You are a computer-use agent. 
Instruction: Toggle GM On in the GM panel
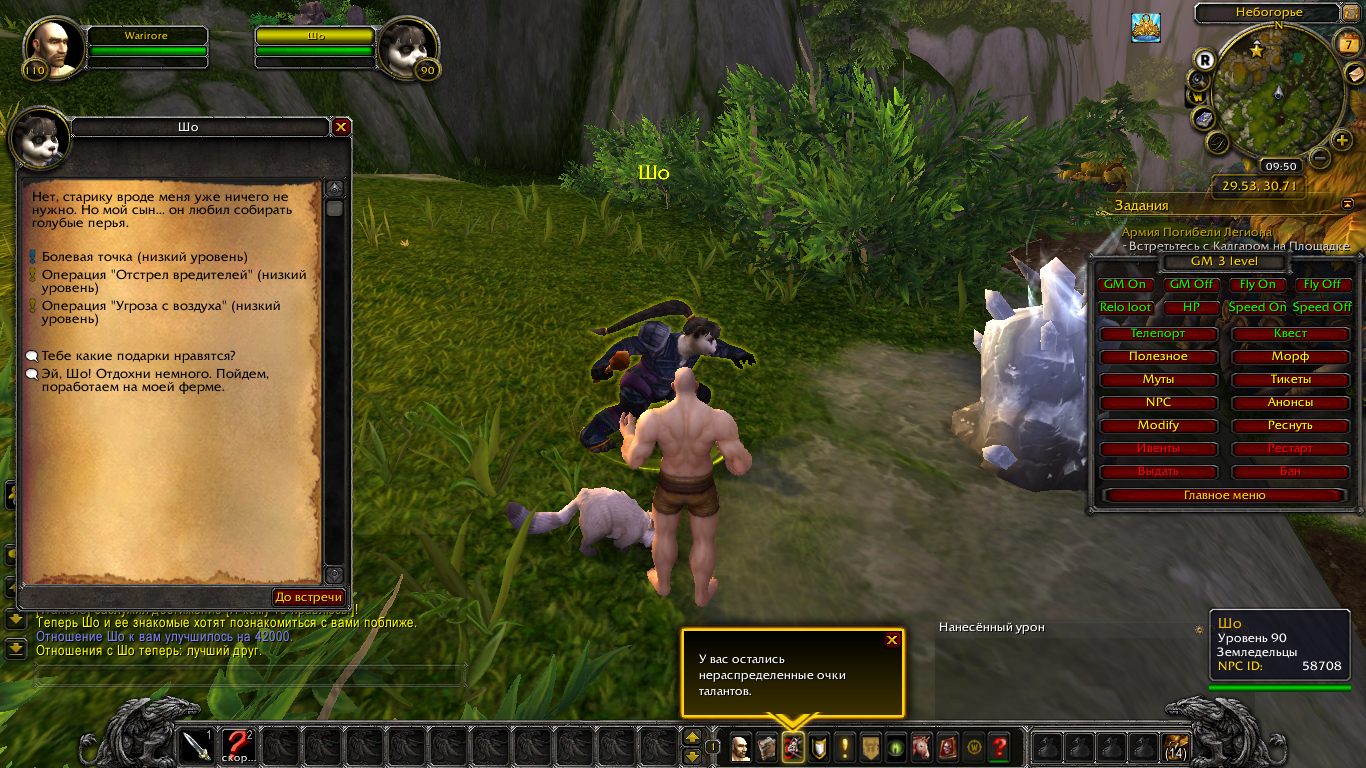tap(1125, 284)
